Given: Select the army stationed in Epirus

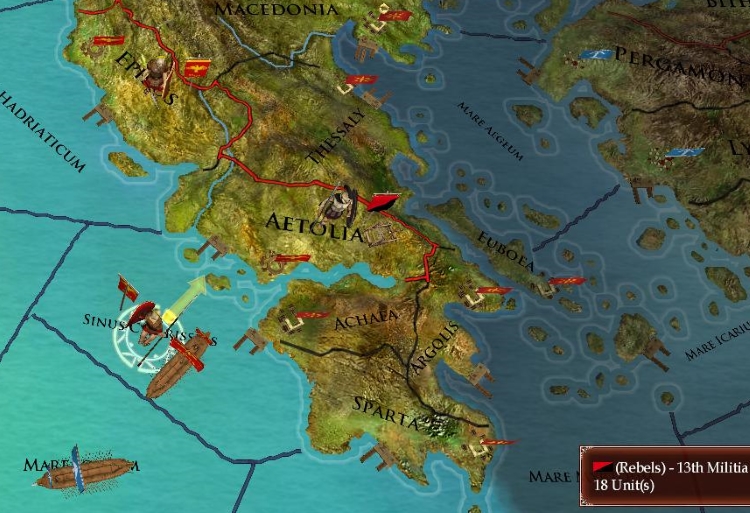Looking at the screenshot, I should pos(157,70).
